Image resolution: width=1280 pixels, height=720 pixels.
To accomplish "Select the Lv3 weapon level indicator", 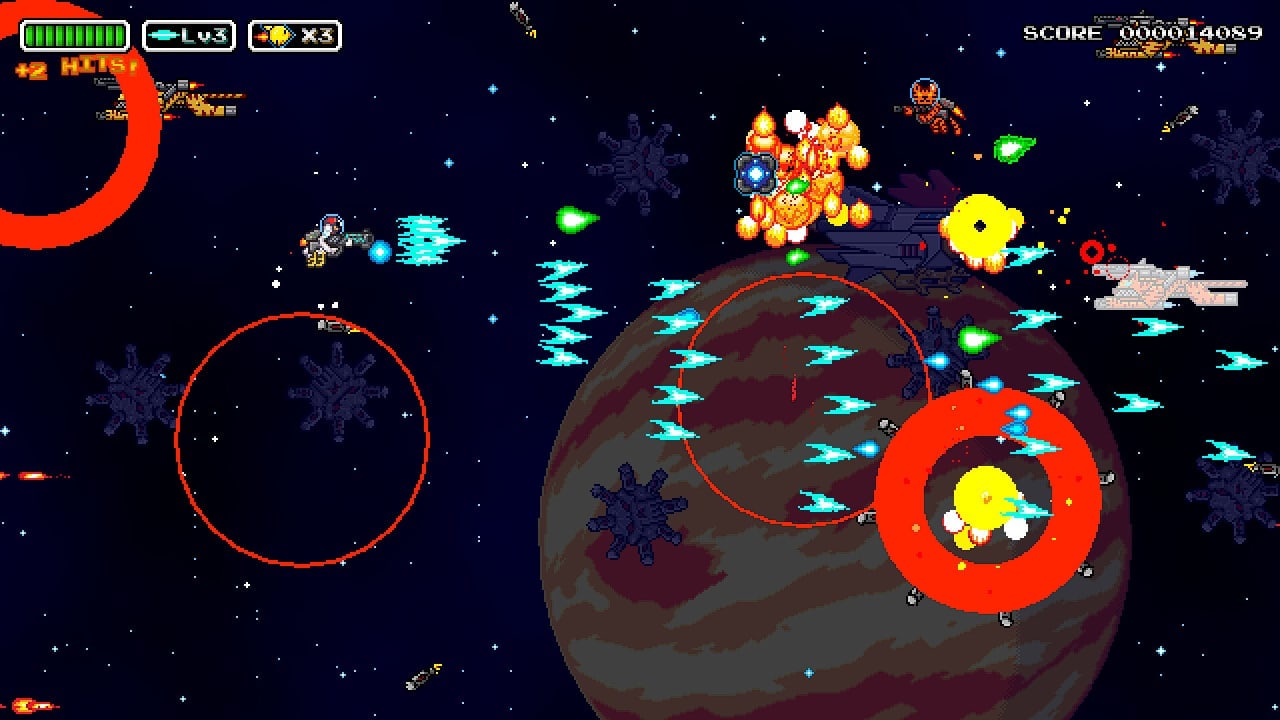I will click(188, 37).
